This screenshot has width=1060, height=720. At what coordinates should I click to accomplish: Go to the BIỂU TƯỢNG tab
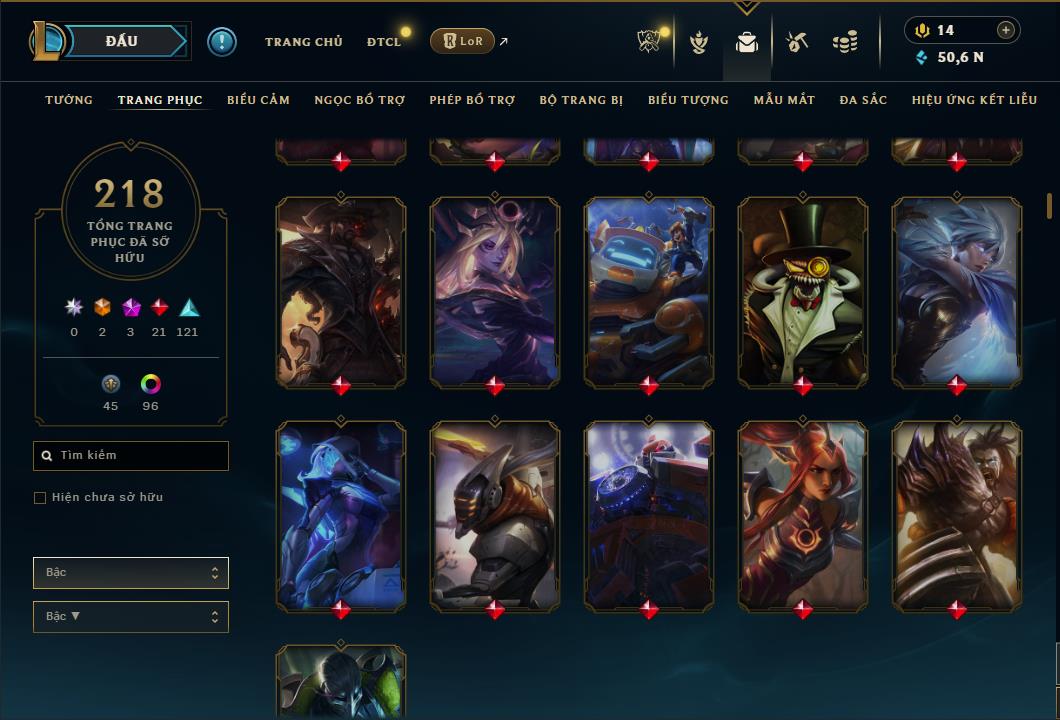tap(688, 100)
